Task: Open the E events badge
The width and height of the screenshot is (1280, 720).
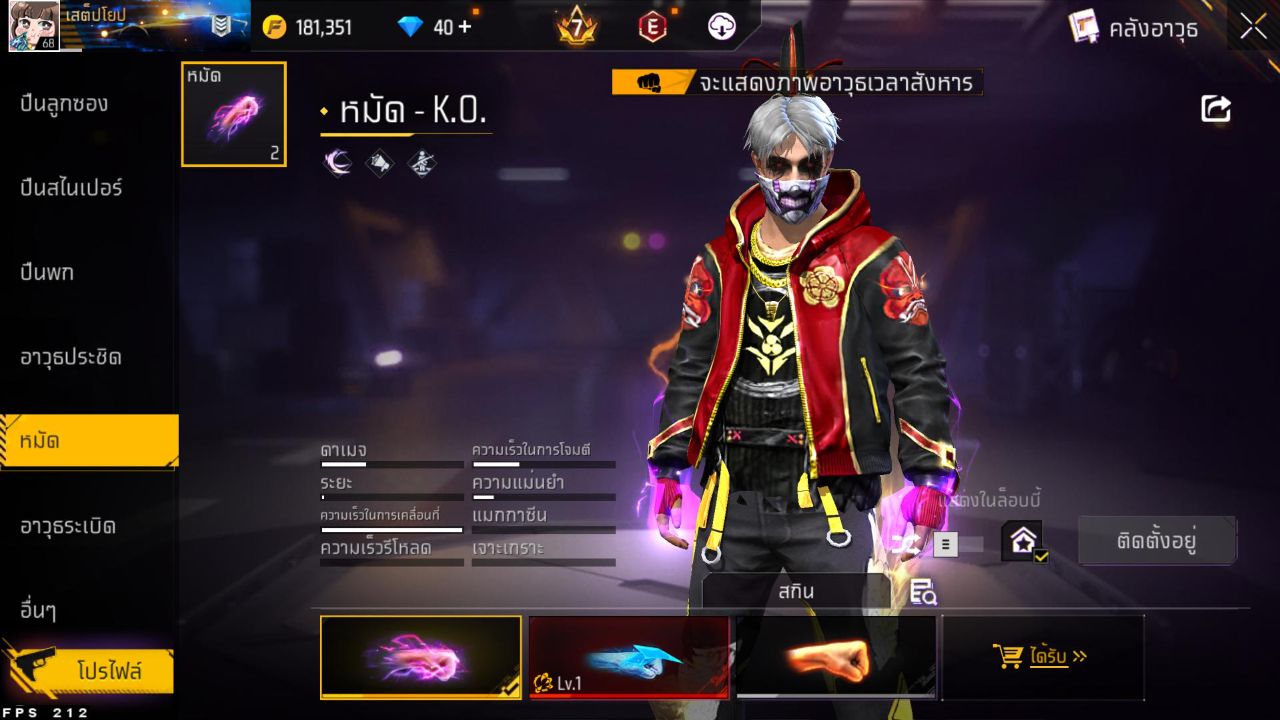Action: [x=652, y=27]
